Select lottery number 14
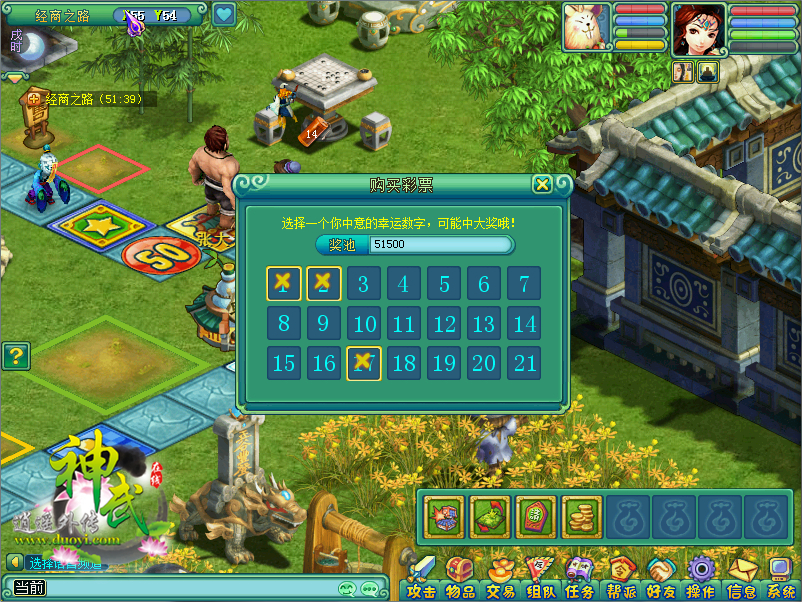The width and height of the screenshot is (802, 602). click(523, 324)
